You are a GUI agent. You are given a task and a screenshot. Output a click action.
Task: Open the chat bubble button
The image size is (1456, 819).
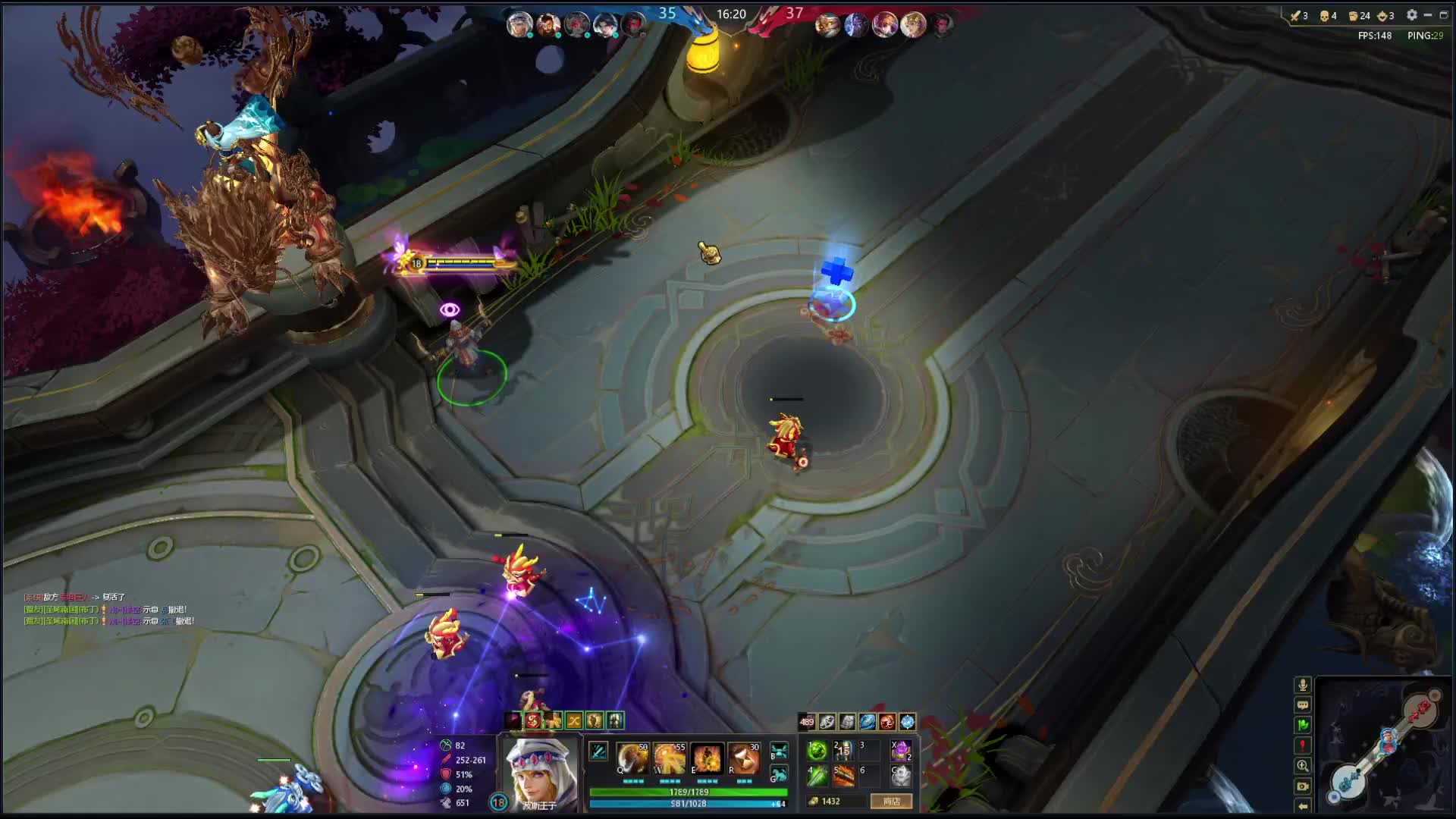click(x=1303, y=705)
